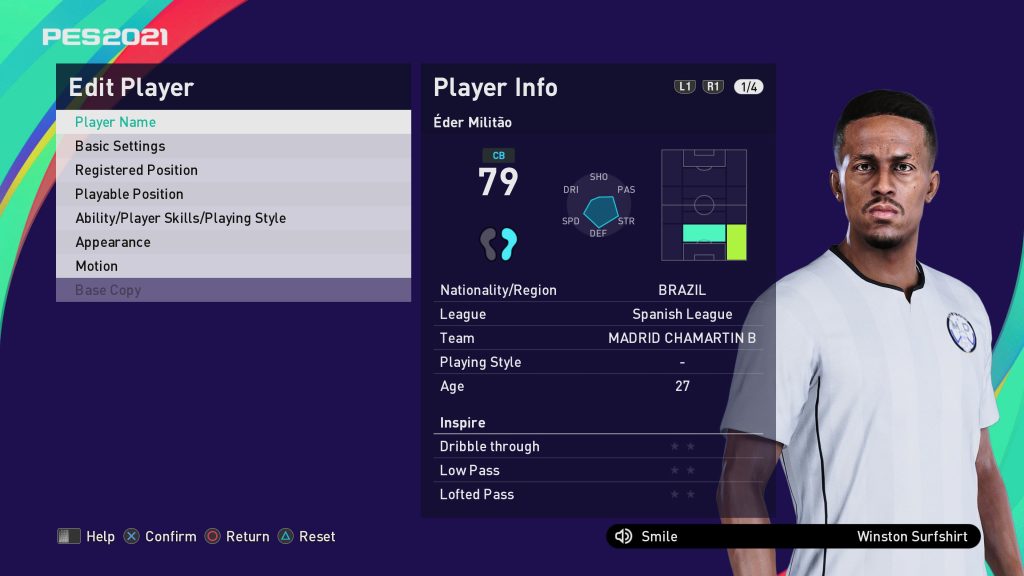Click the Team row showing MADRID CHAMARTIN B
Screen dimensions: 1024x576
pyautogui.click(x=597, y=338)
